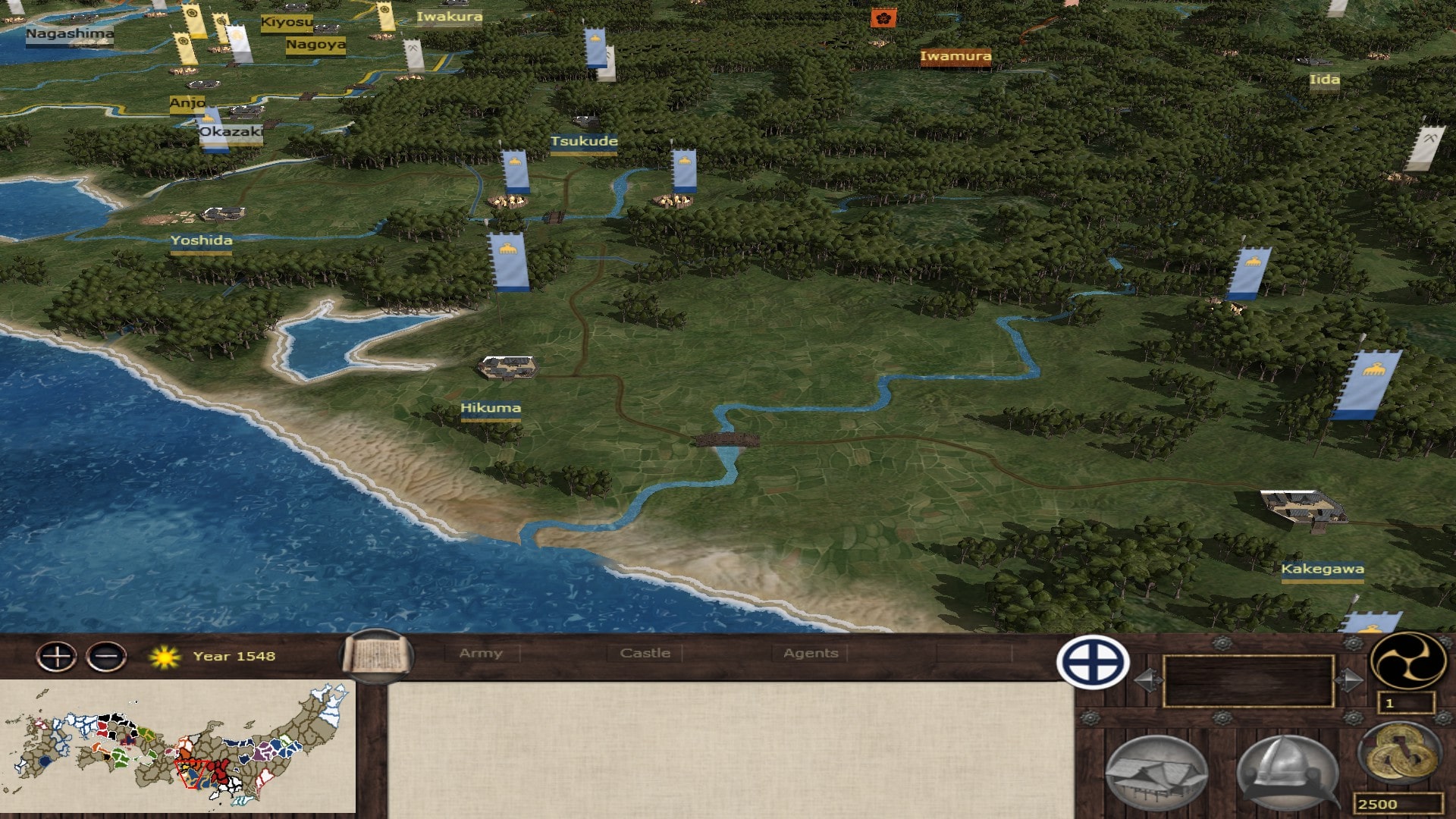The width and height of the screenshot is (1456, 819).
Task: Select the Hikuma settlement label
Action: pos(491,409)
